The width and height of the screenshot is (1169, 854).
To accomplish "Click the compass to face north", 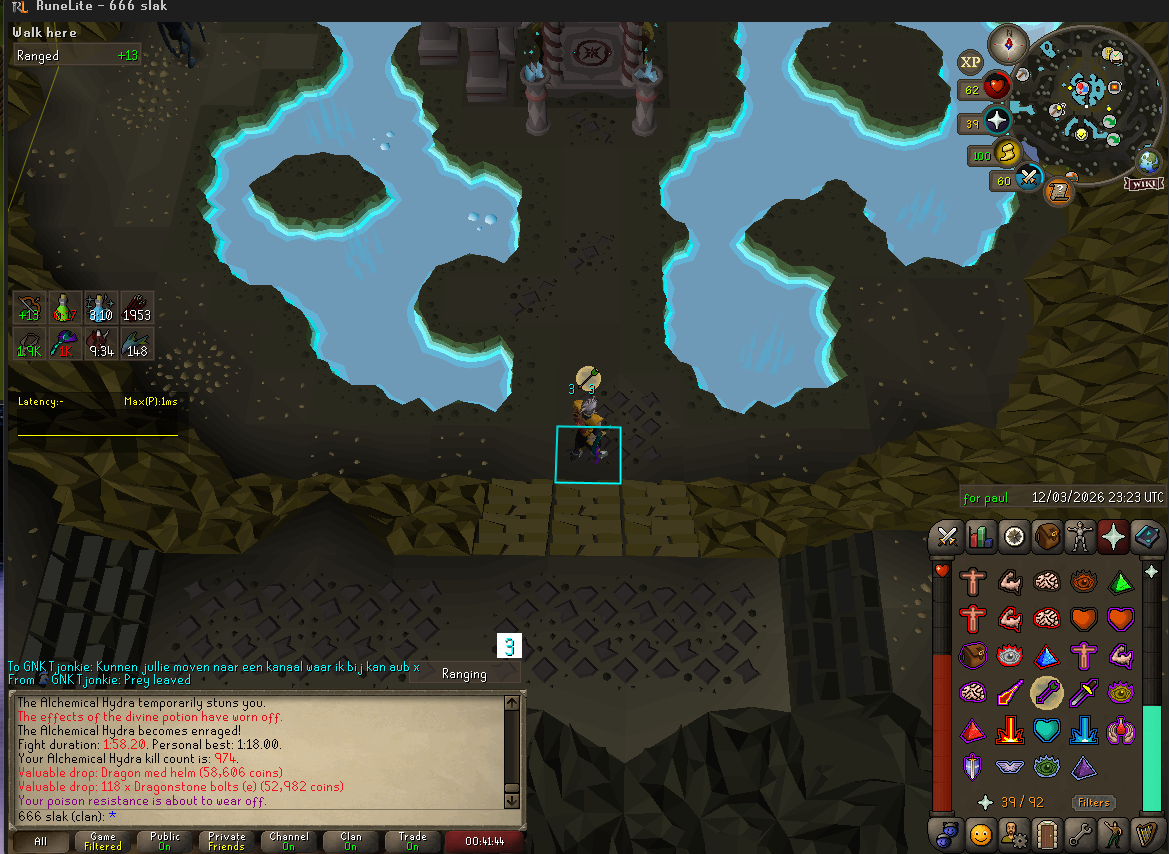I will (1007, 43).
